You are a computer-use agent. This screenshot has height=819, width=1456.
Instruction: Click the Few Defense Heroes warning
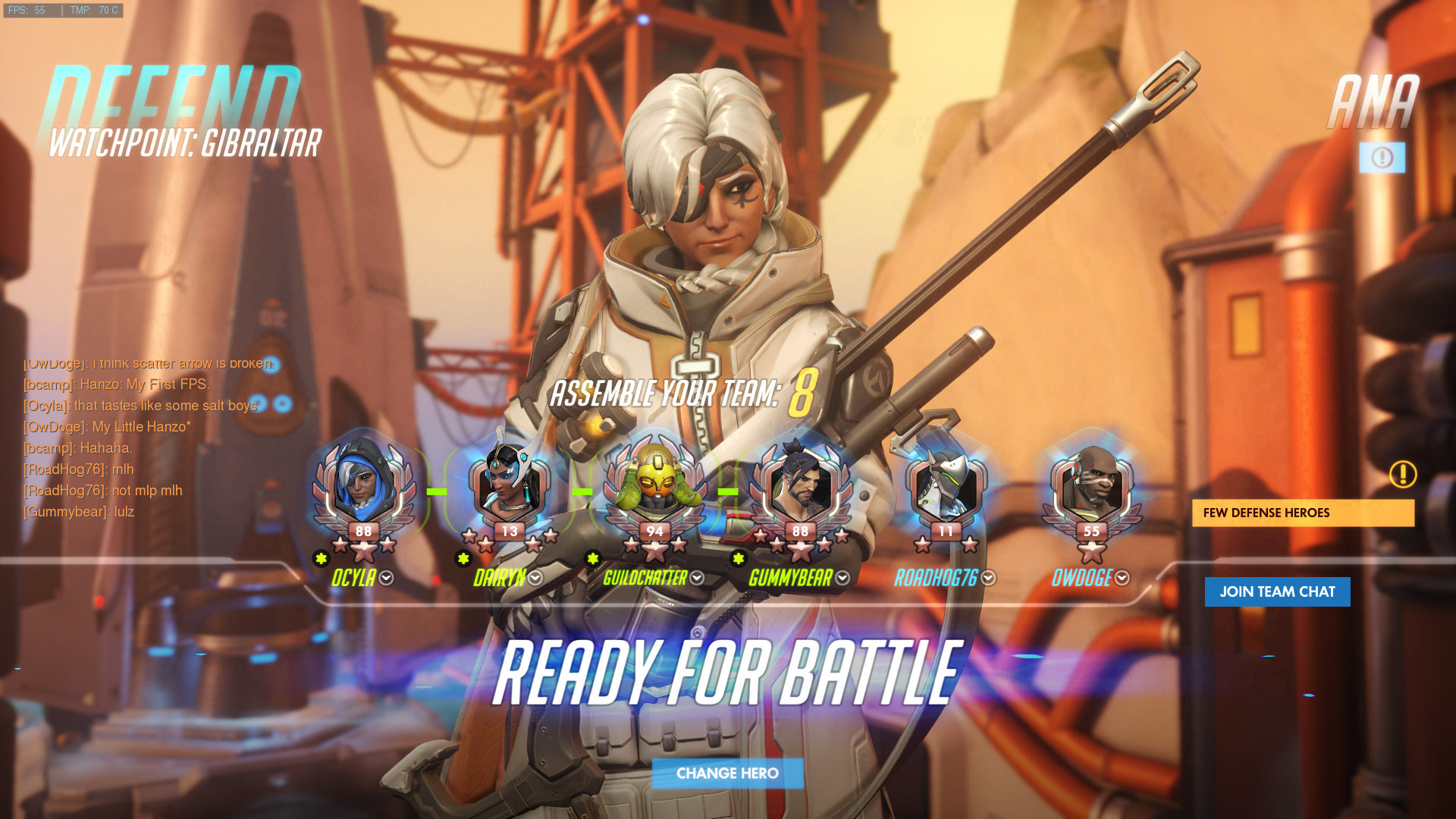[1303, 513]
